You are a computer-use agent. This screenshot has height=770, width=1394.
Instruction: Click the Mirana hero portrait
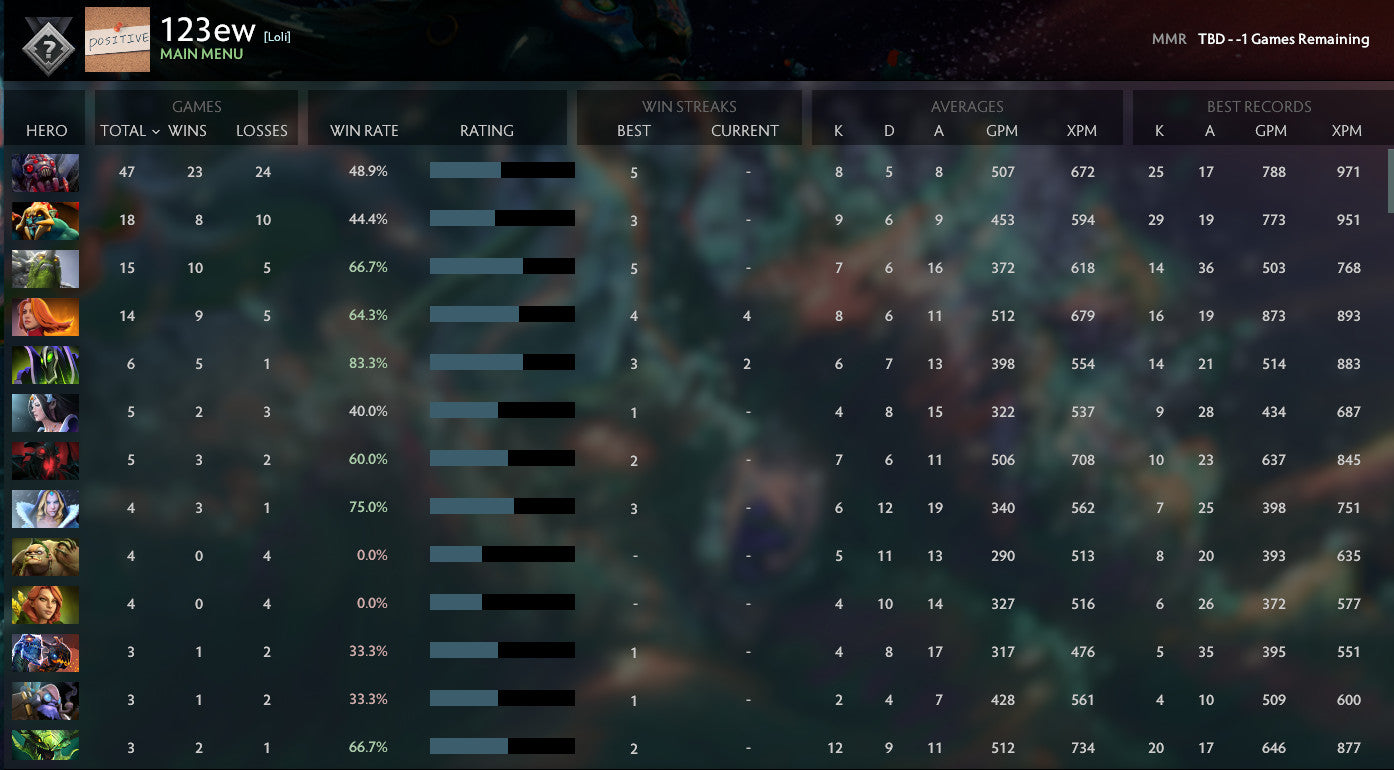click(x=45, y=411)
